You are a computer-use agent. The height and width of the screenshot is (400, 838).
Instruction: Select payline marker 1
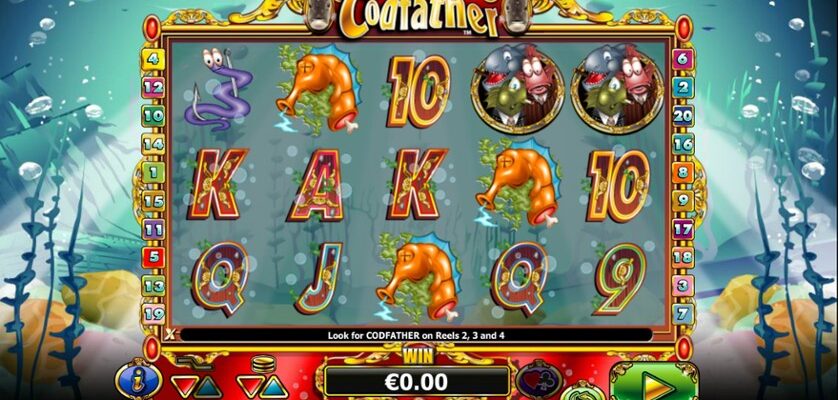pos(154,172)
